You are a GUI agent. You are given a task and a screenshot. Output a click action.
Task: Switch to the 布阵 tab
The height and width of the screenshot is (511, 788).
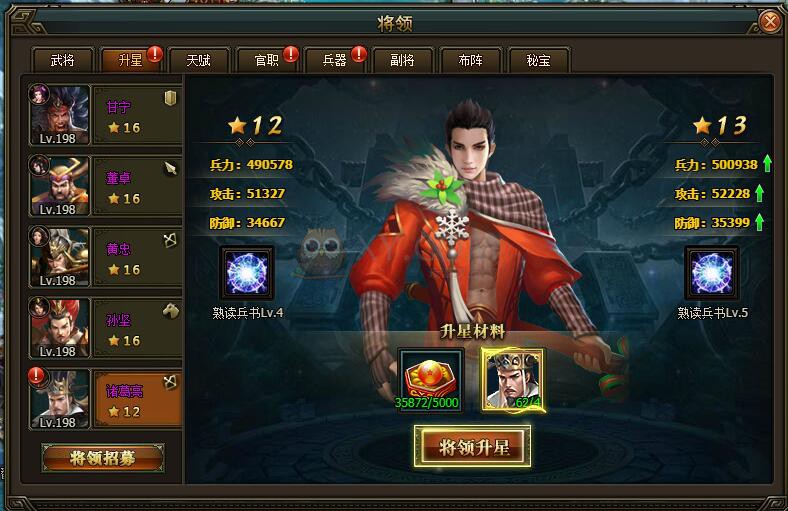[470, 60]
